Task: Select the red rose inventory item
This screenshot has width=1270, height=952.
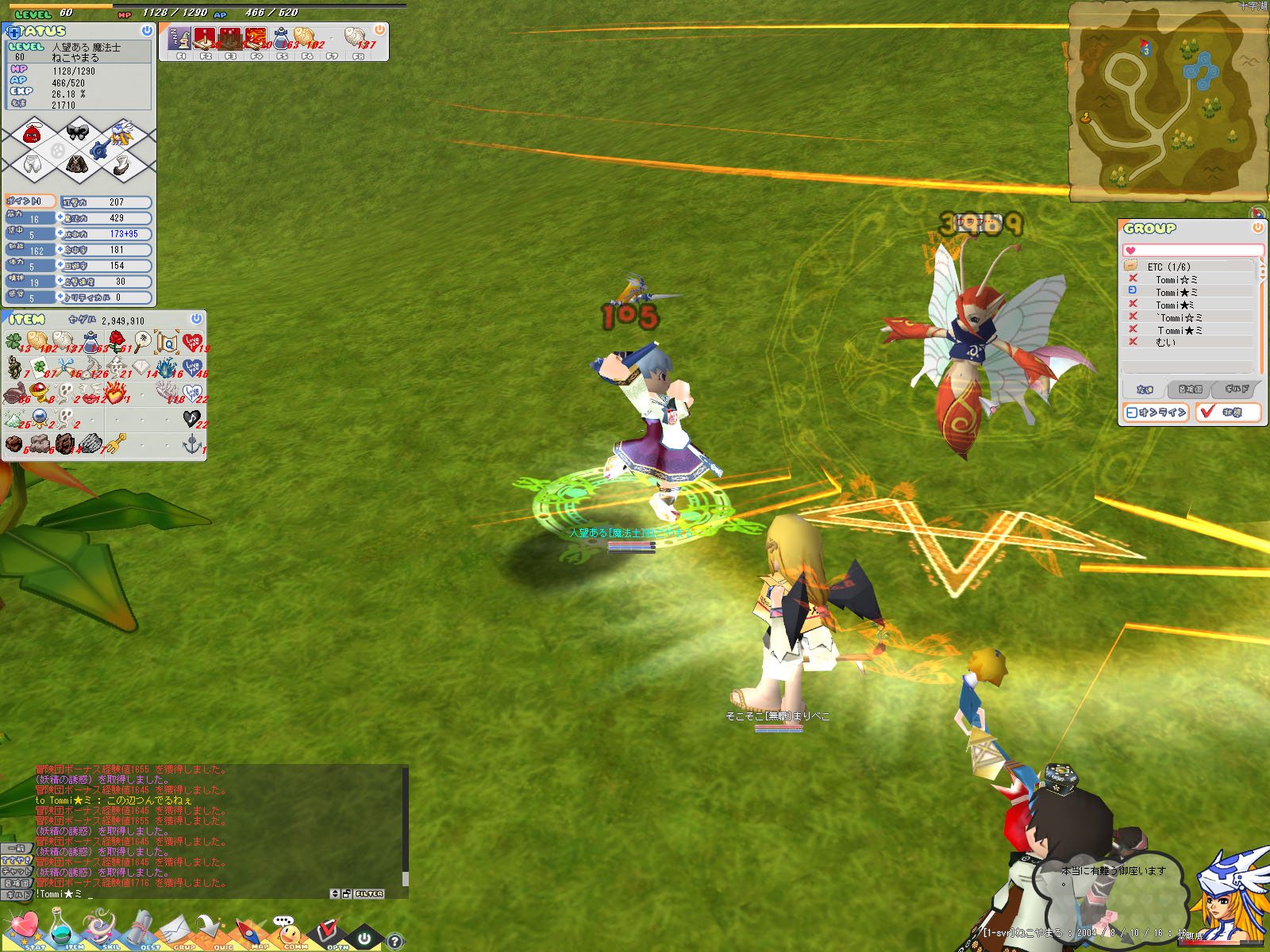Action: [x=117, y=341]
